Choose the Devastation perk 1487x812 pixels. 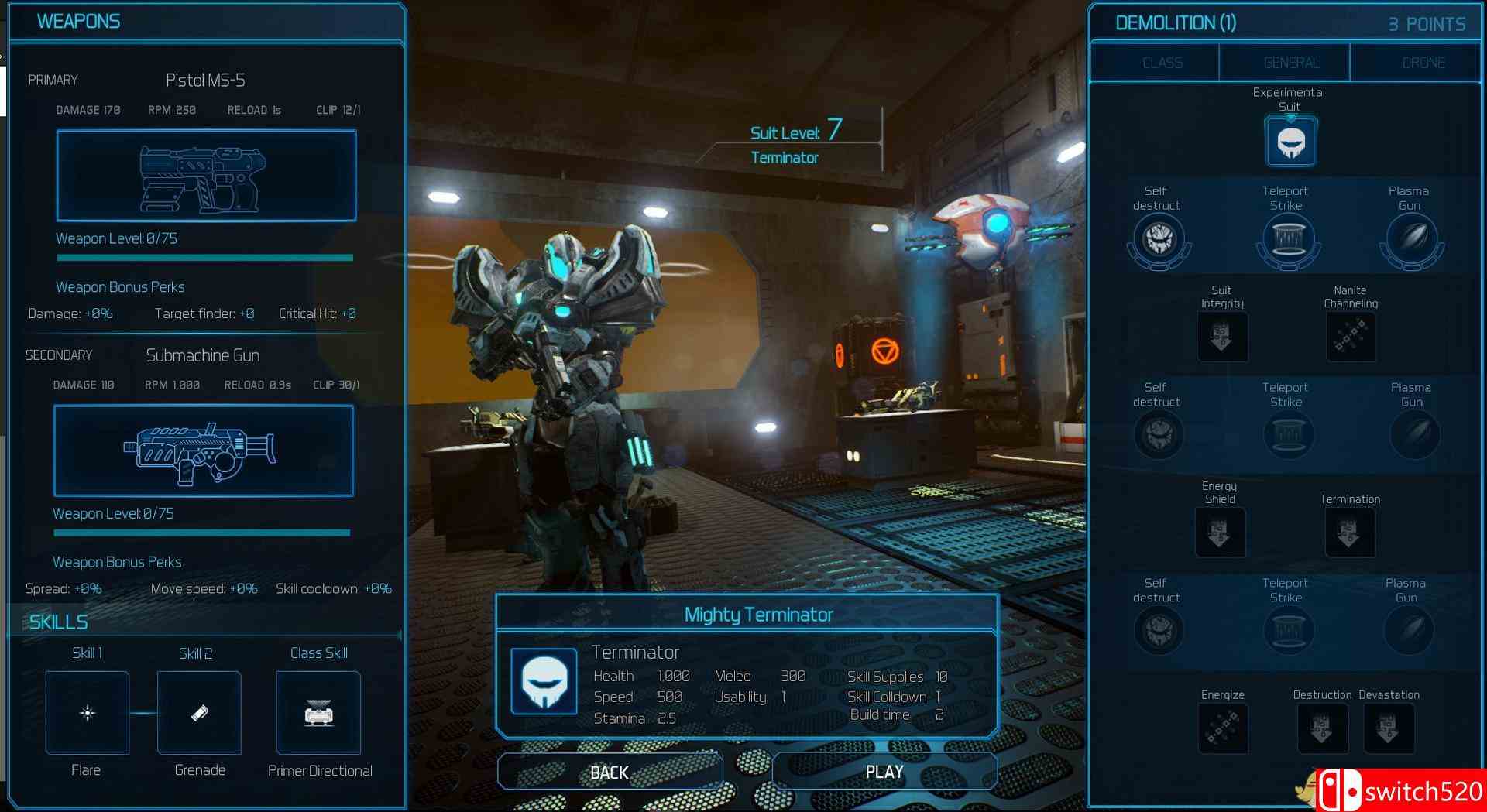click(1389, 728)
